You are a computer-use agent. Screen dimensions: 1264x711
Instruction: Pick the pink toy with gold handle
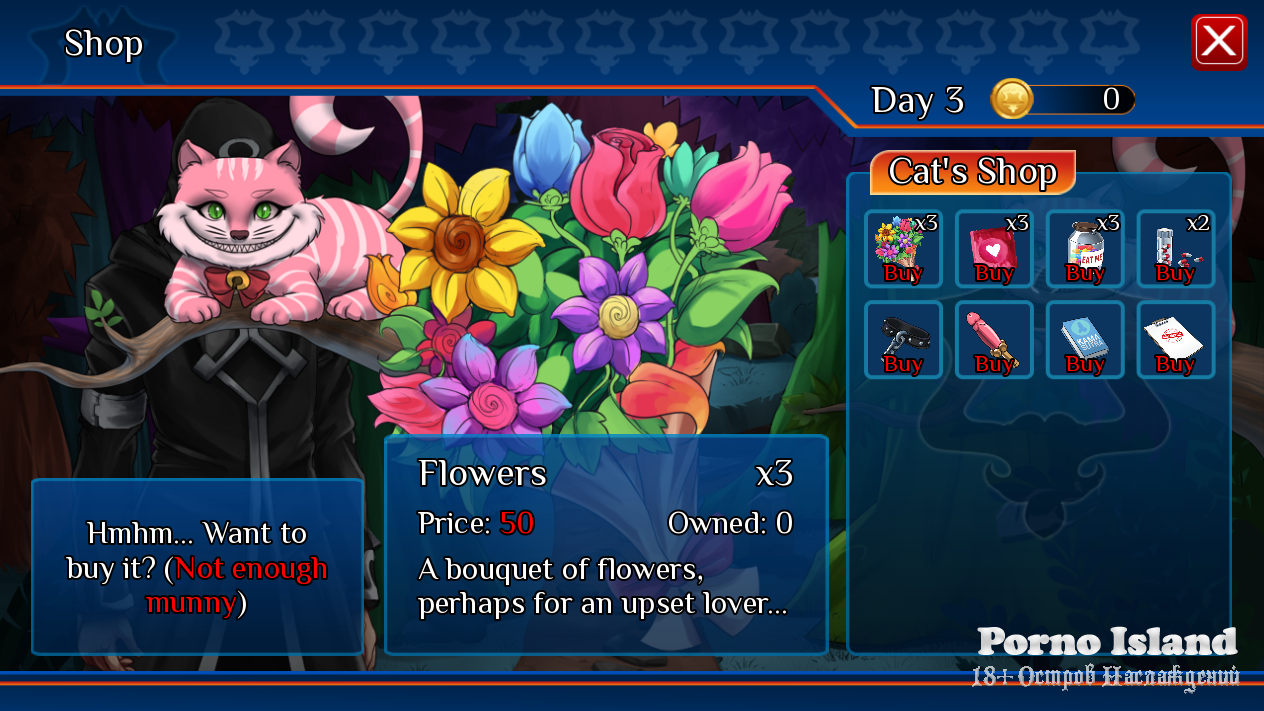[x=994, y=341]
